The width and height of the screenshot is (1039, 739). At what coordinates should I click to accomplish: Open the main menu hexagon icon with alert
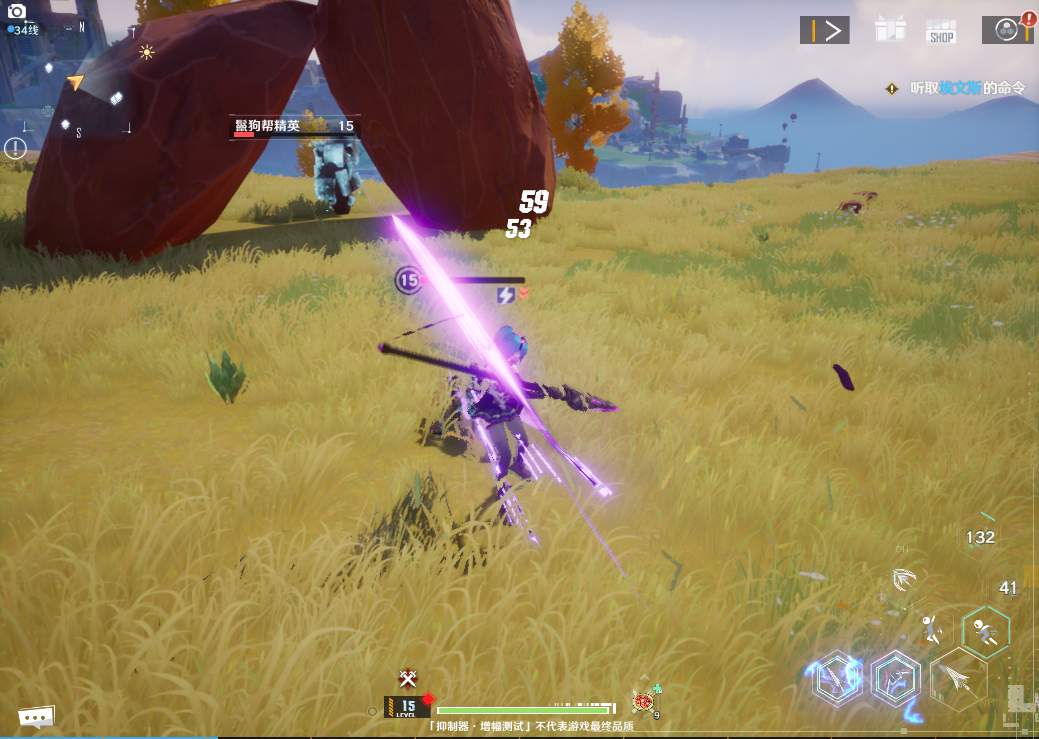[x=1006, y=29]
